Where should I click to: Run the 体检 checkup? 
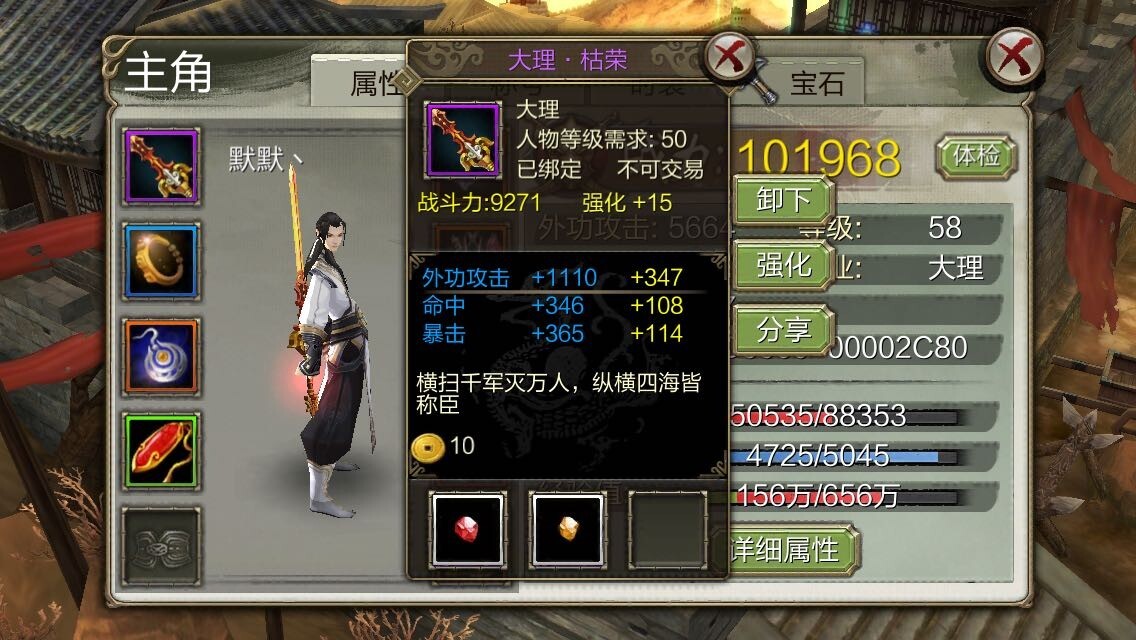(975, 157)
